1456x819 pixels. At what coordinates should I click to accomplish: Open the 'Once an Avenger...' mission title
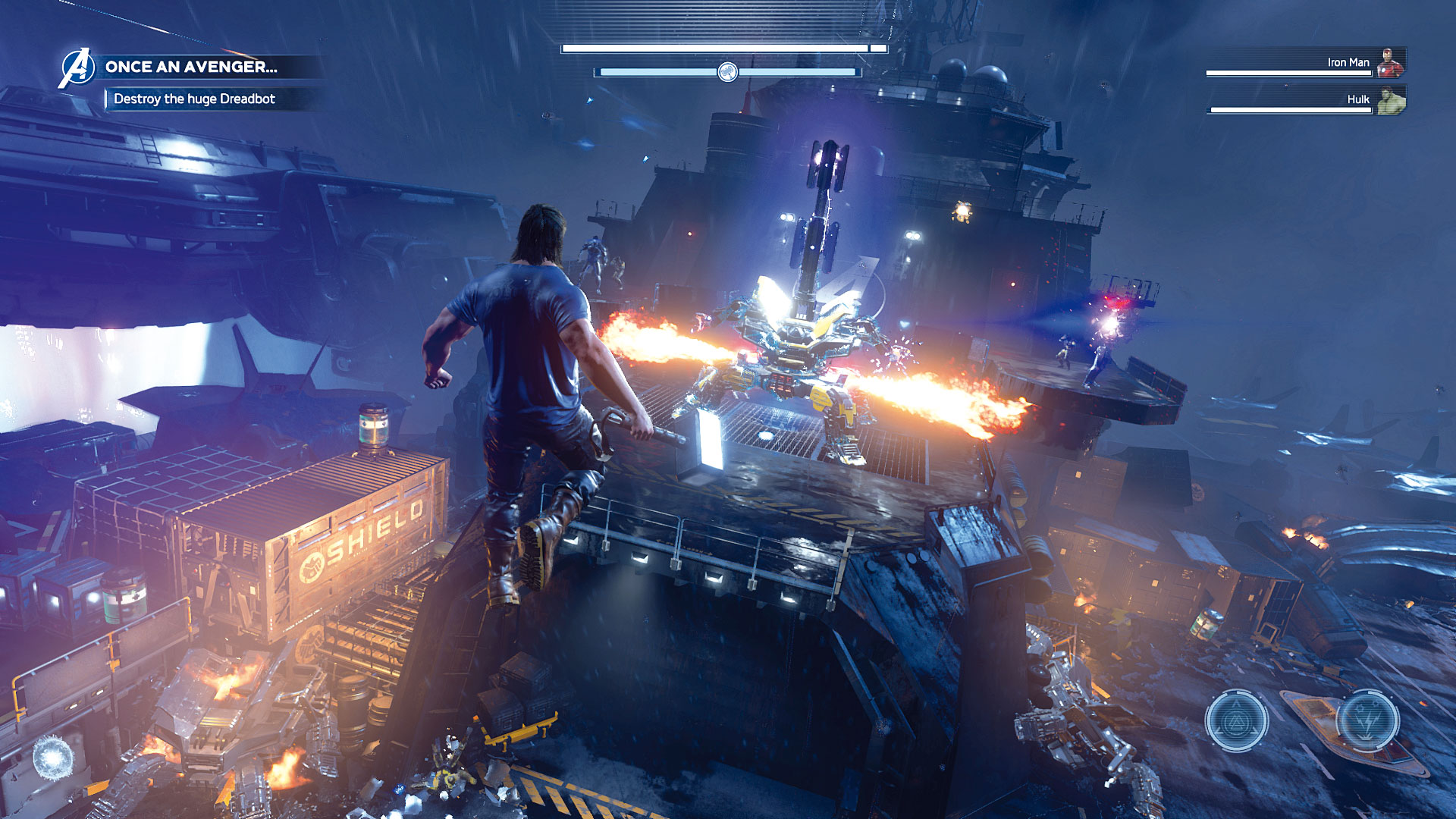191,67
